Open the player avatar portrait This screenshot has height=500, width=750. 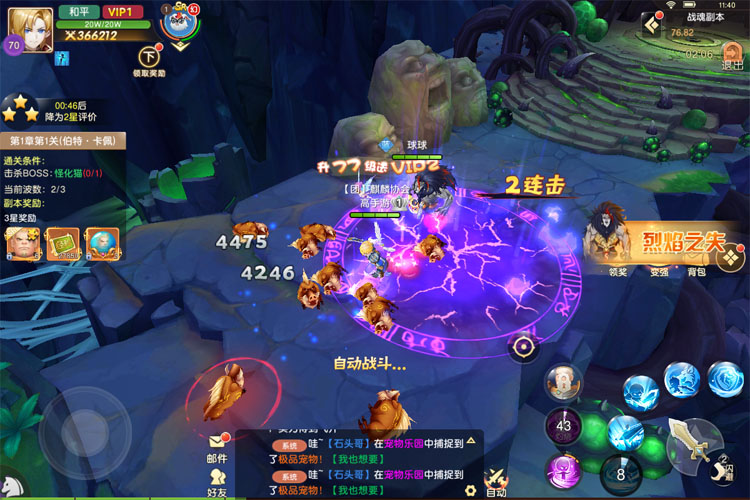(30, 28)
